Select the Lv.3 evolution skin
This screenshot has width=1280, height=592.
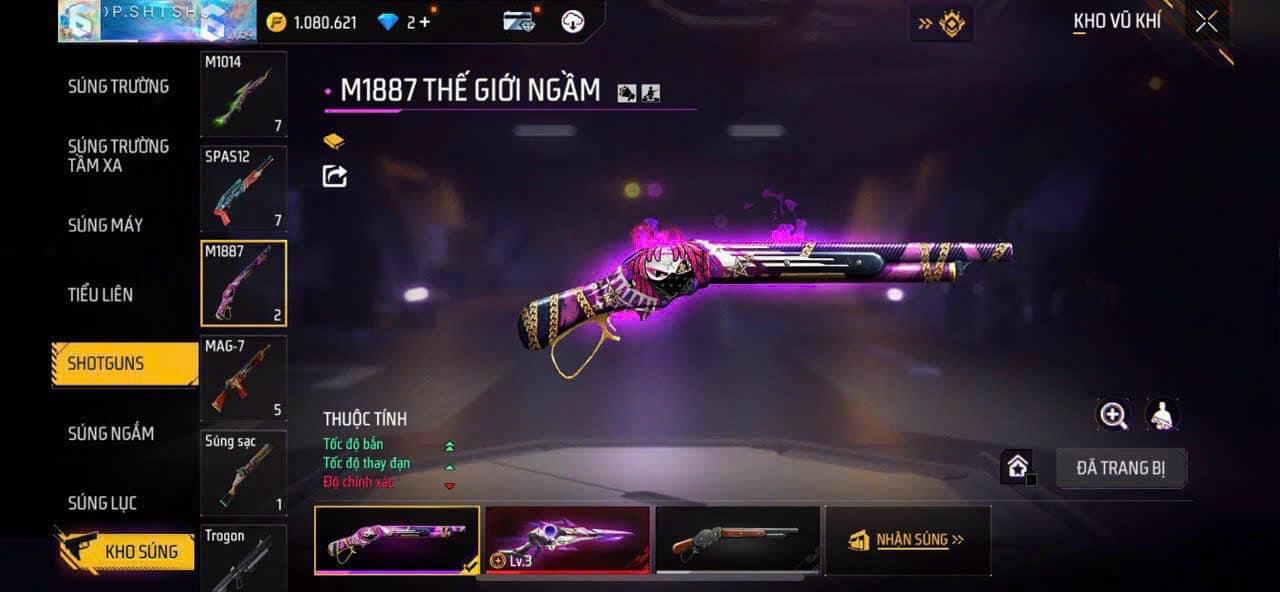567,540
